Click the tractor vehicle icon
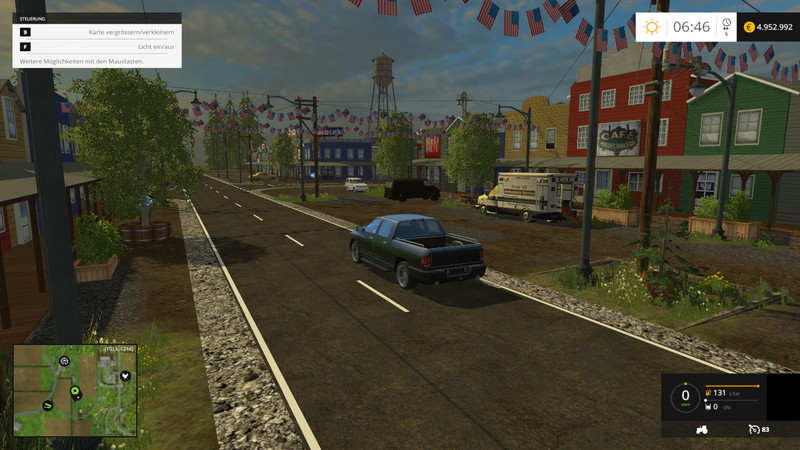This screenshot has height=450, width=800. coord(701,429)
